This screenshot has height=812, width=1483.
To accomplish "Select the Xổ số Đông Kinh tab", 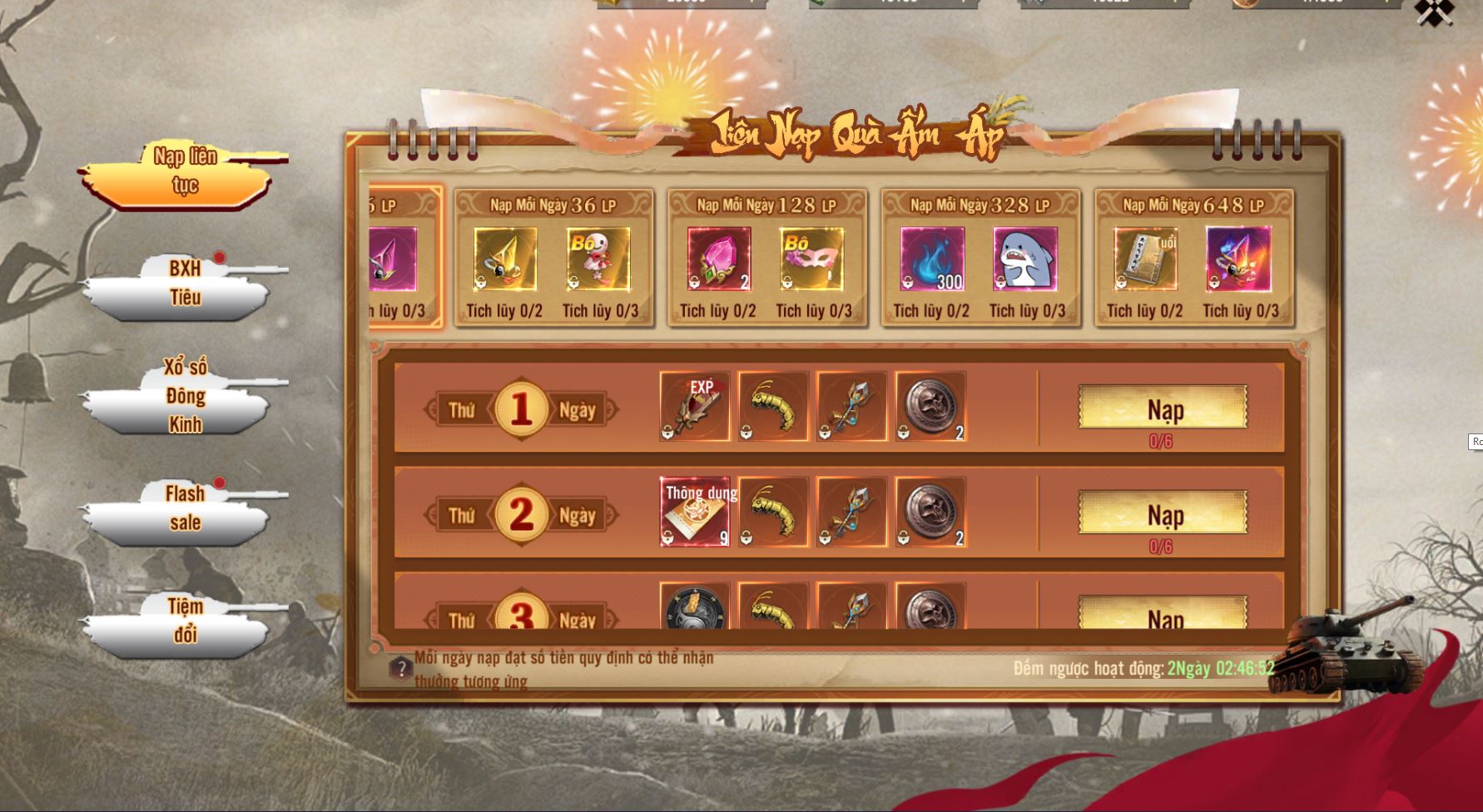I will pos(185,396).
